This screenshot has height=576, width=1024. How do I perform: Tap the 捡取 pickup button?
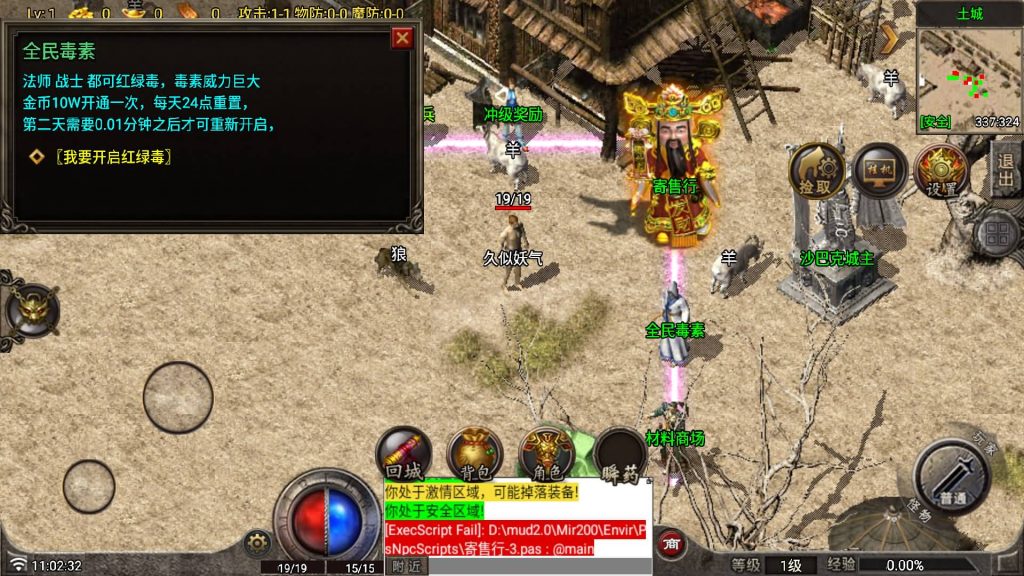click(x=816, y=171)
